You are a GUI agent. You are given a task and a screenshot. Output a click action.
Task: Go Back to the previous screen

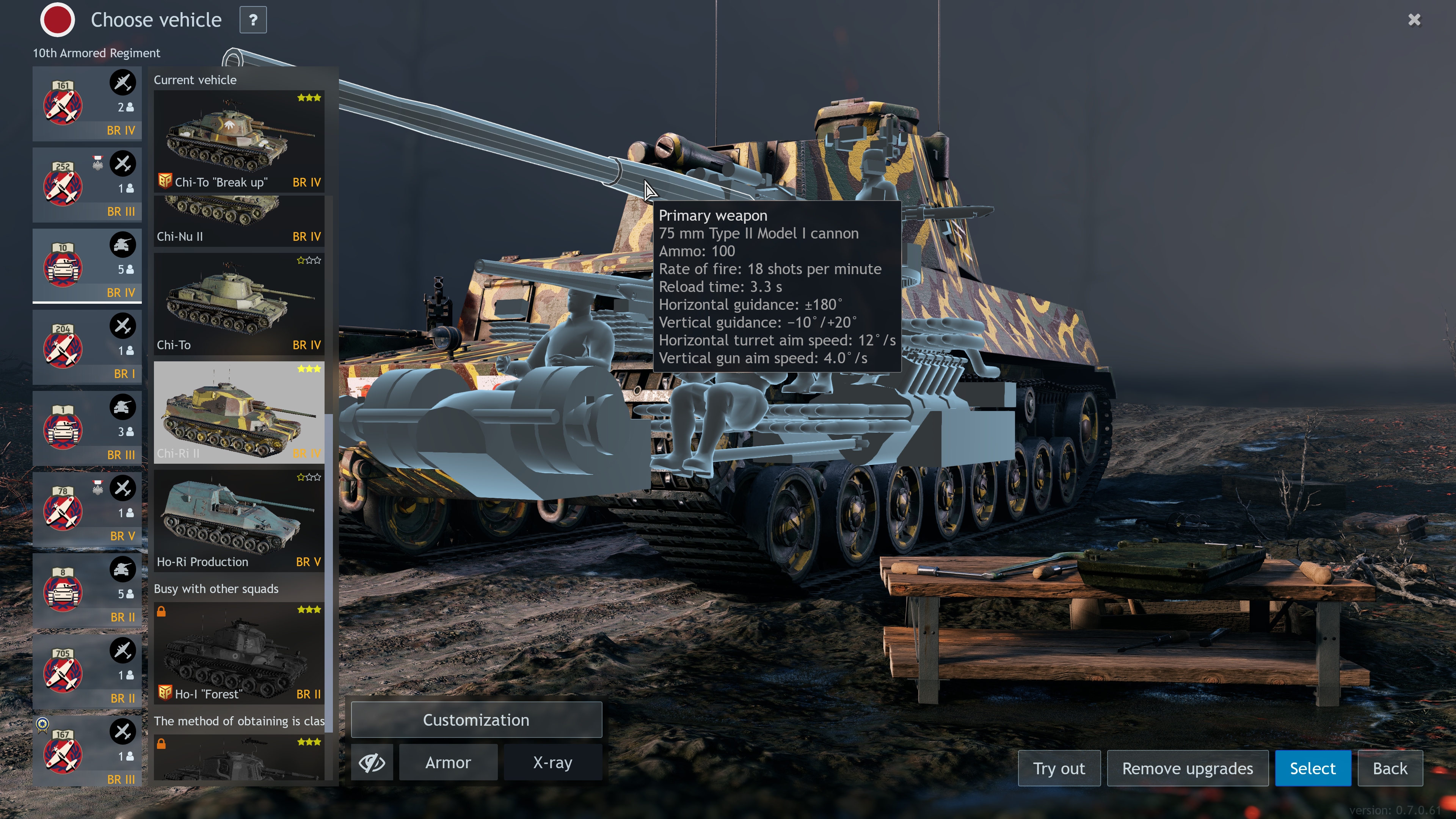[1390, 769]
